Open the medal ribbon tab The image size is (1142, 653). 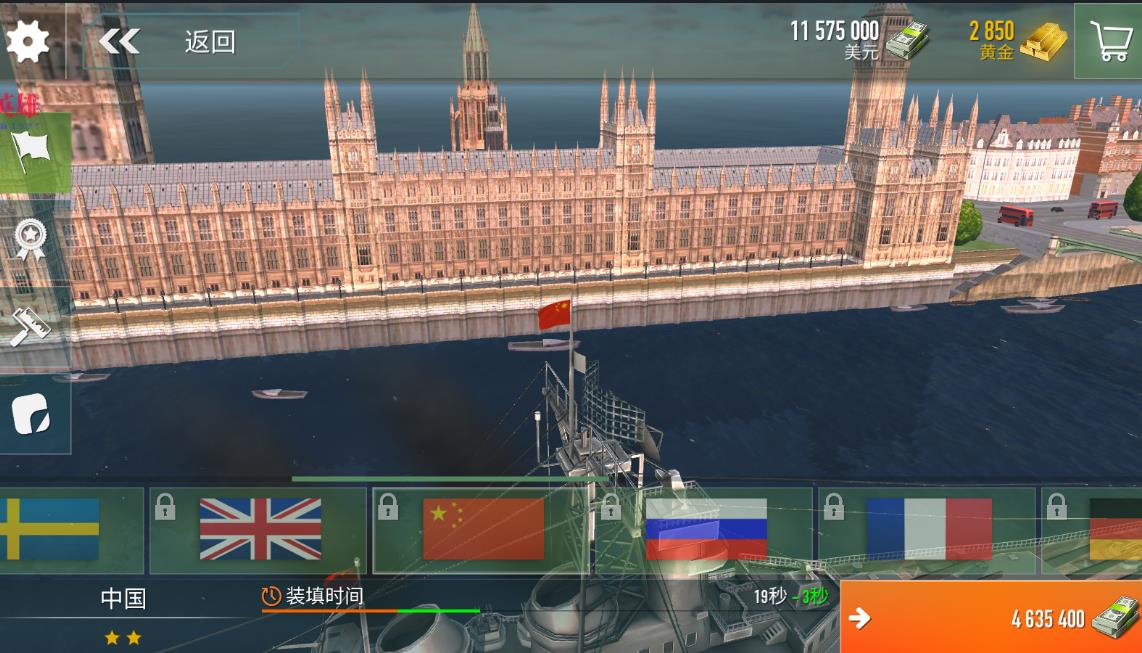(x=30, y=240)
